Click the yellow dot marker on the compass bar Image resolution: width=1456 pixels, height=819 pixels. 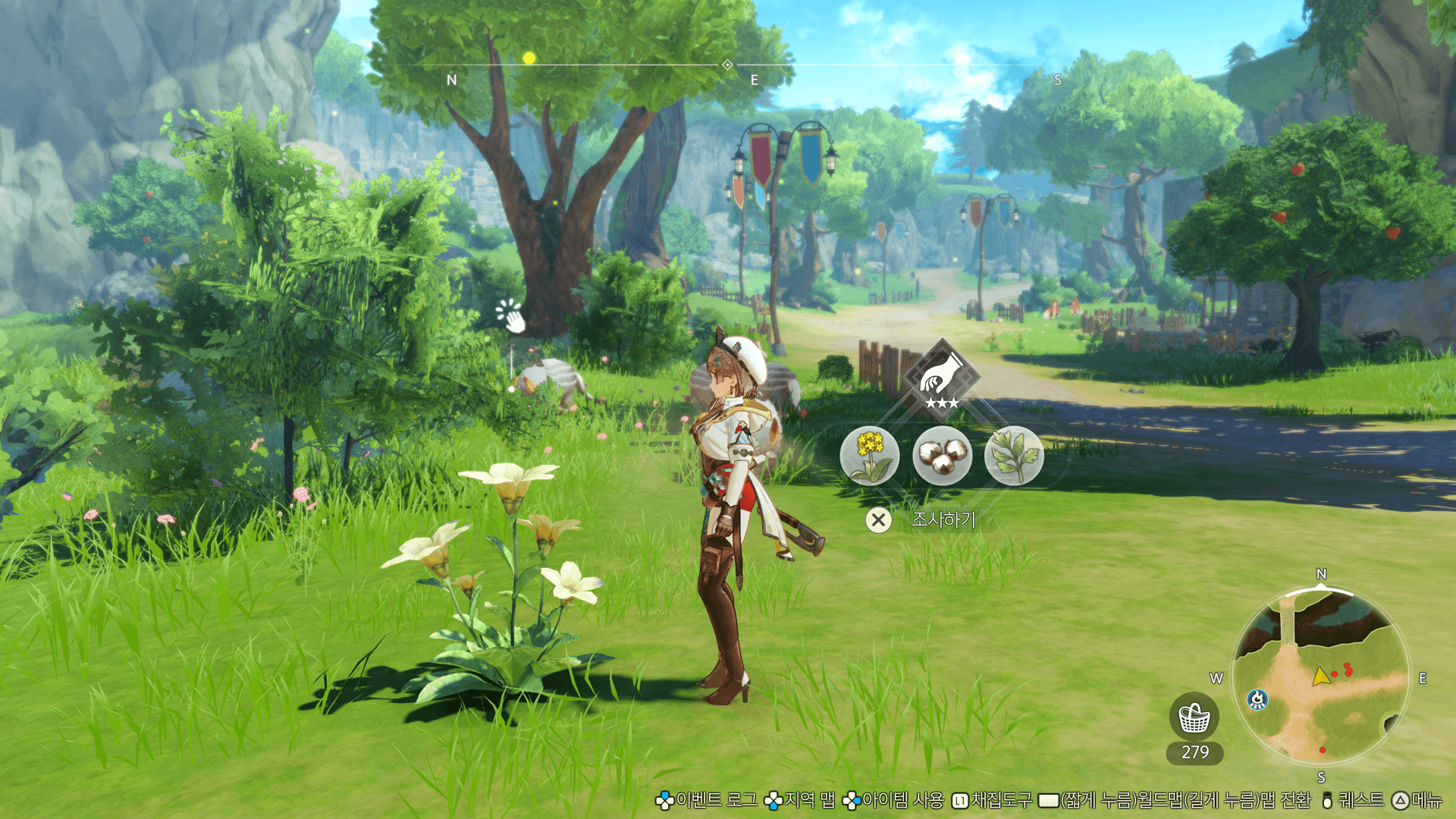(529, 58)
